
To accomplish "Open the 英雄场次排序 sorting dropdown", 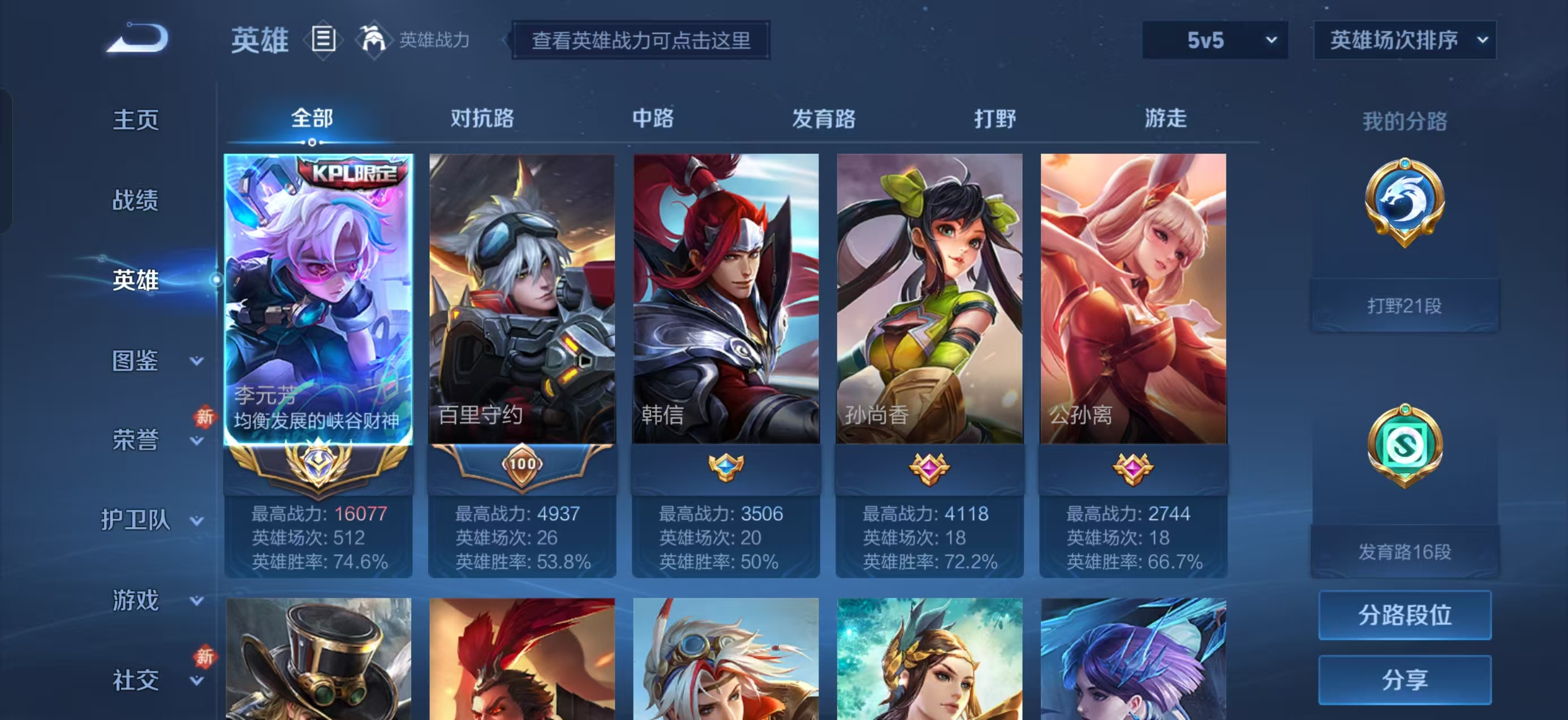I will click(1403, 40).
